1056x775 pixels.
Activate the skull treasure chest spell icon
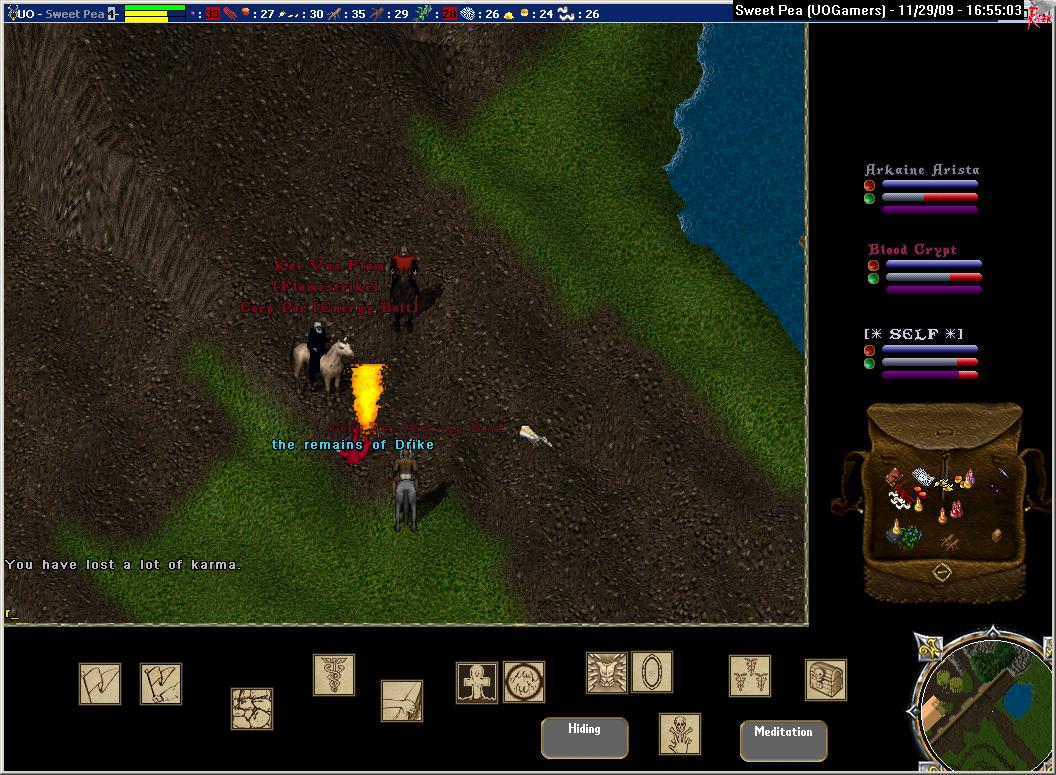point(825,680)
